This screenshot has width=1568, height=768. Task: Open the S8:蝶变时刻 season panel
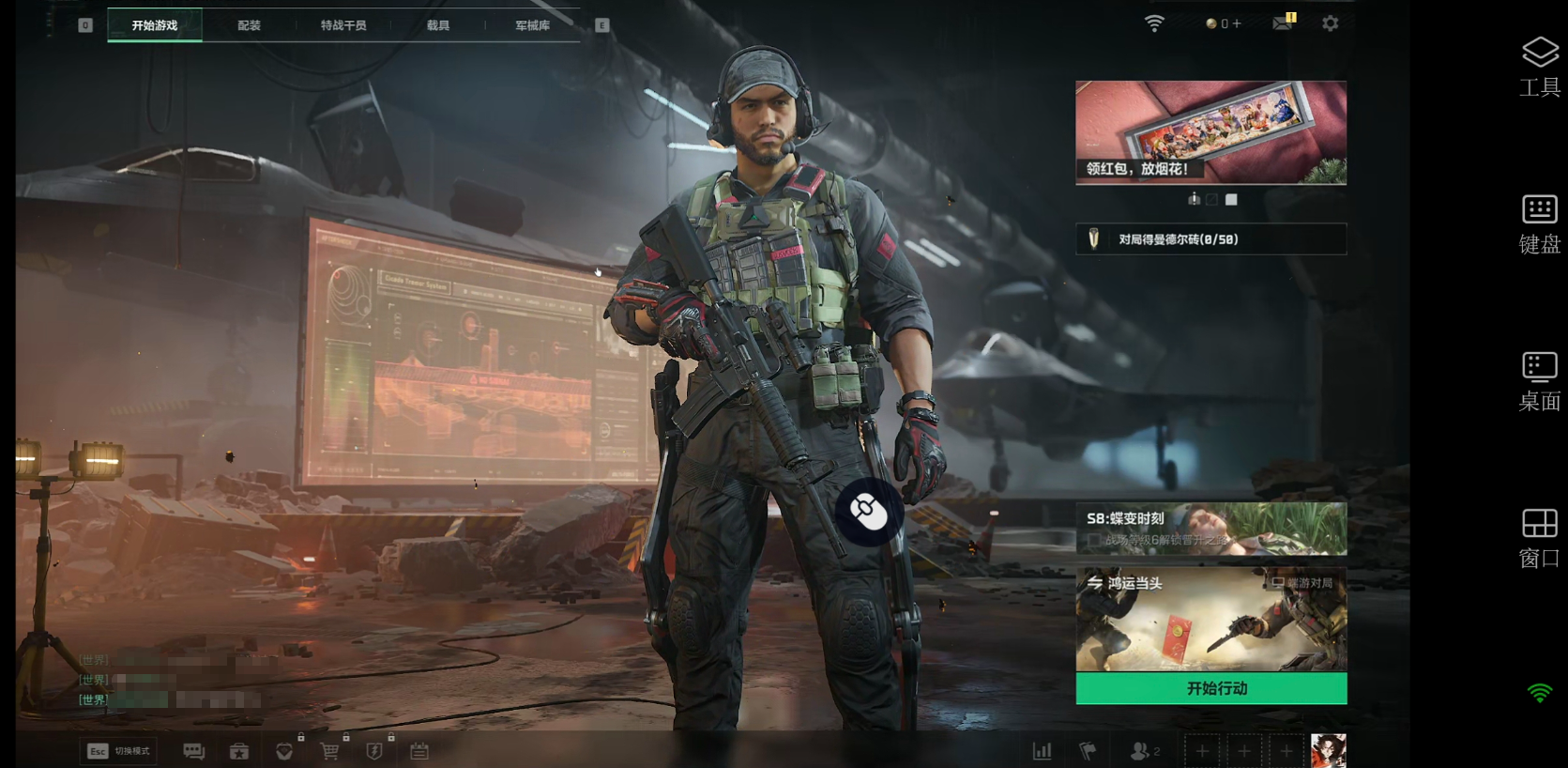pos(1210,528)
